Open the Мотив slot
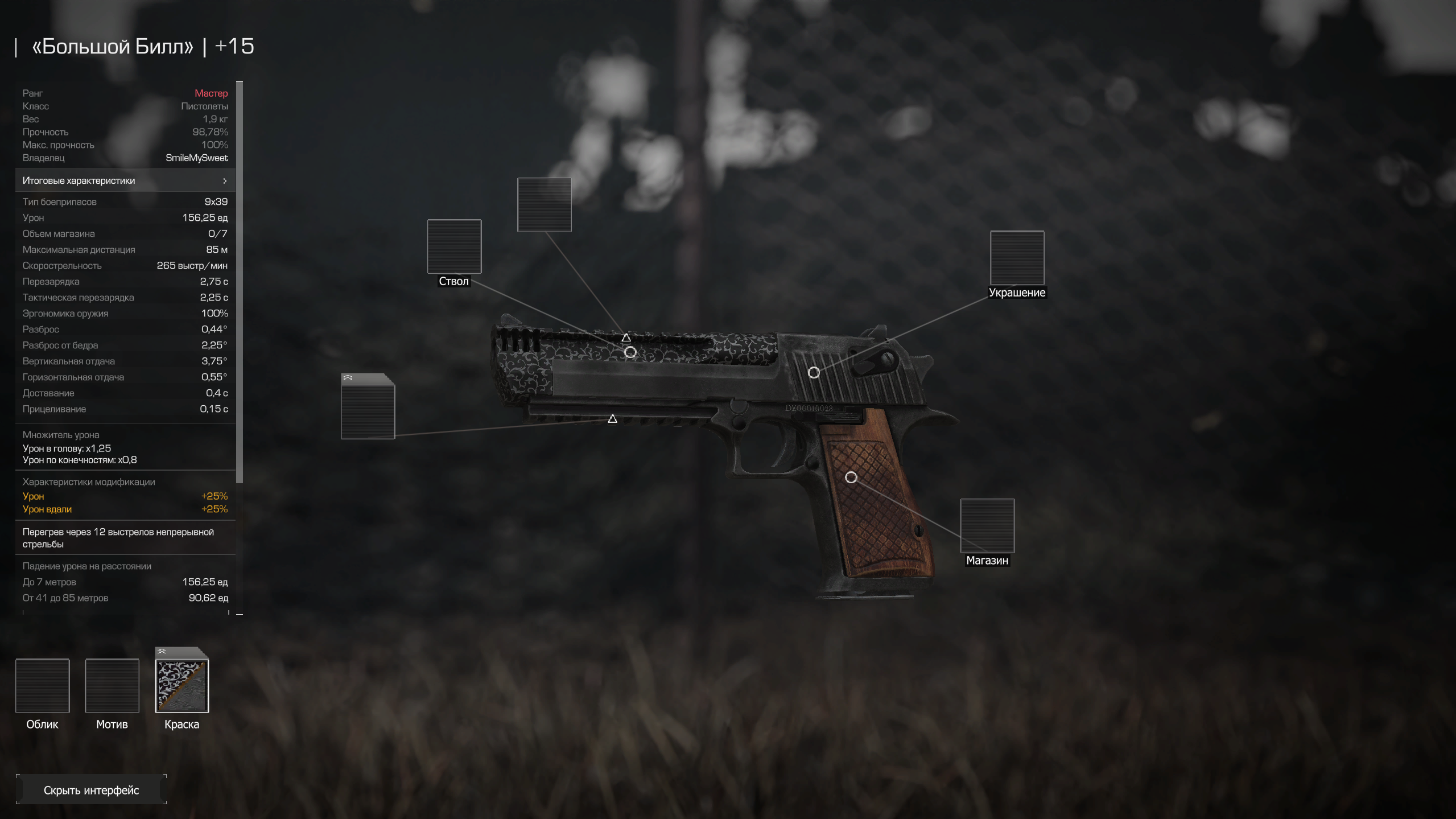 pos(112,686)
